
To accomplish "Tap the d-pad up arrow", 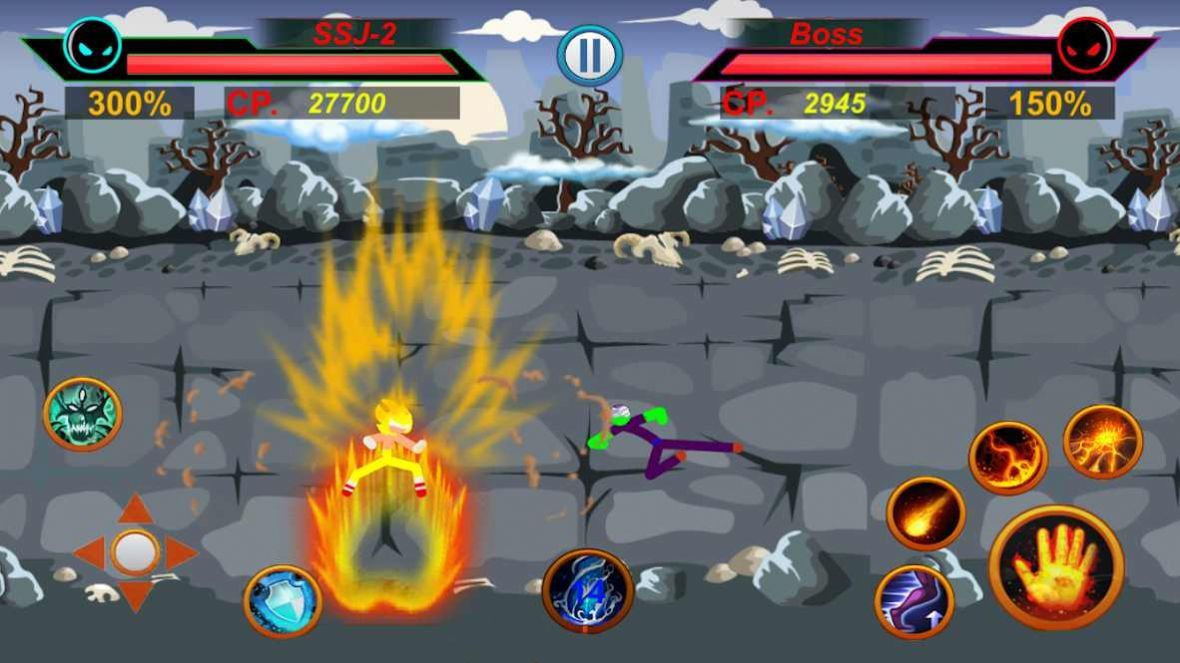I will coord(135,509).
